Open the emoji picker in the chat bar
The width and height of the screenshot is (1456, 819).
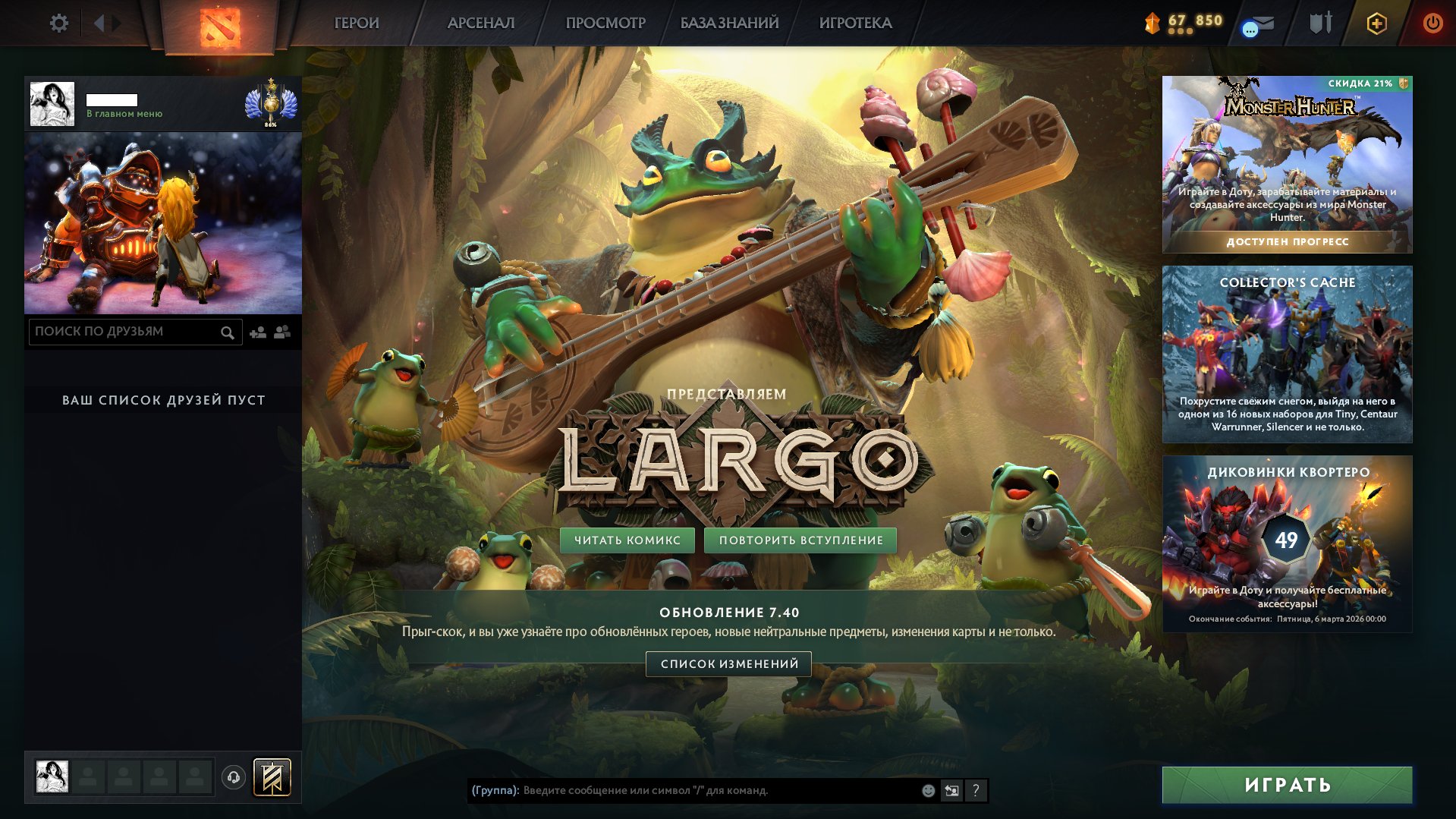[927, 791]
